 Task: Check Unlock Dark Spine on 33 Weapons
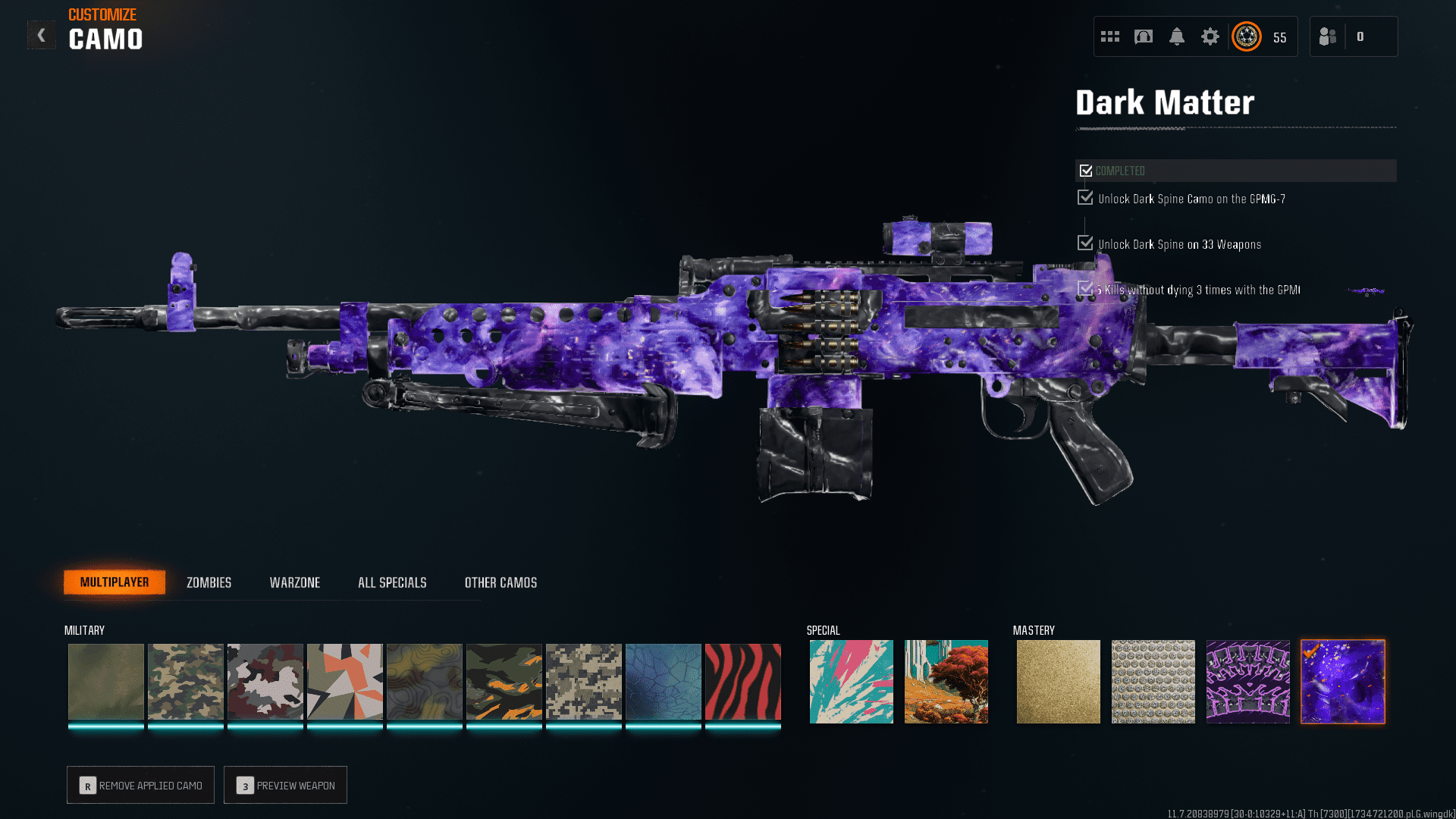1084,243
